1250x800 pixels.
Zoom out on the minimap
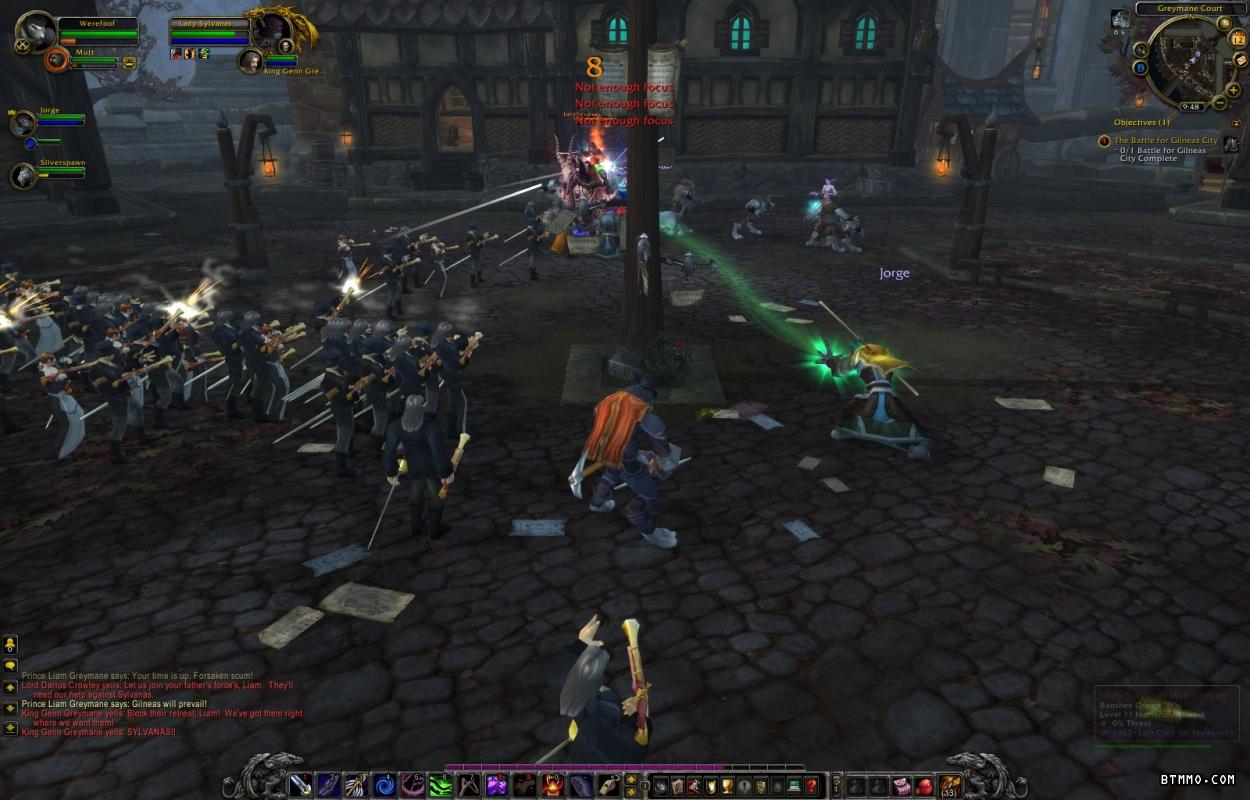click(1220, 103)
